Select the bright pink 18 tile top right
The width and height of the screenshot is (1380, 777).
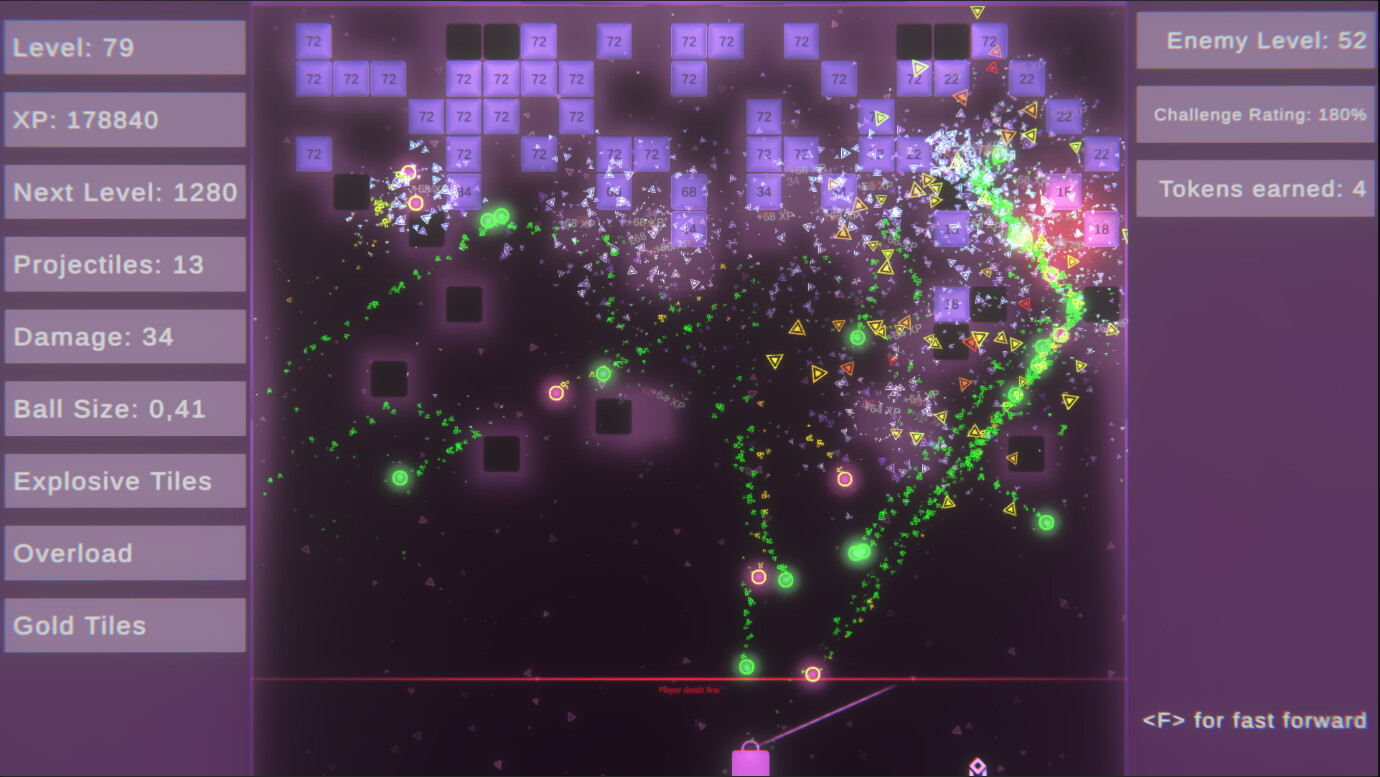click(x=1100, y=228)
